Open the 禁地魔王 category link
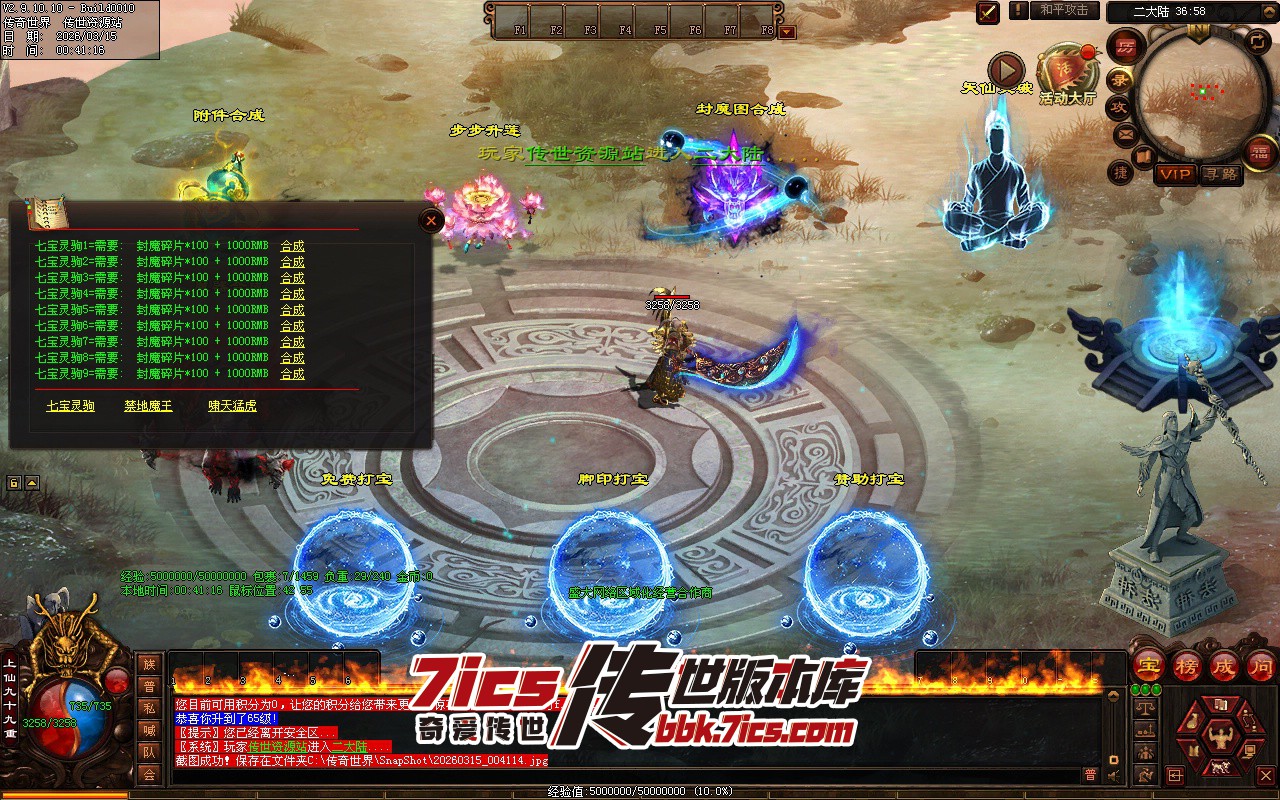1280x800 pixels. tap(148, 406)
